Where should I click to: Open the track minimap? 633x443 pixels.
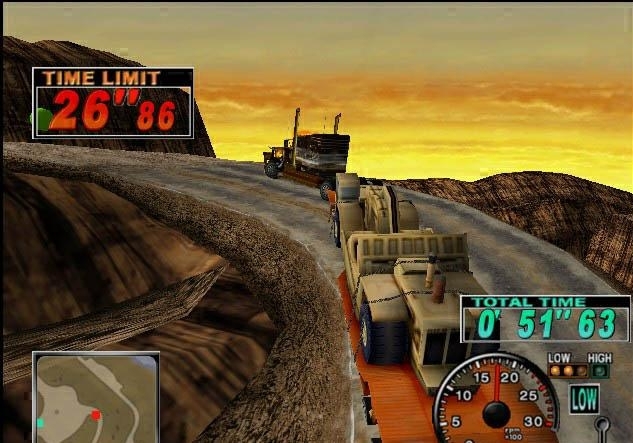[95, 397]
